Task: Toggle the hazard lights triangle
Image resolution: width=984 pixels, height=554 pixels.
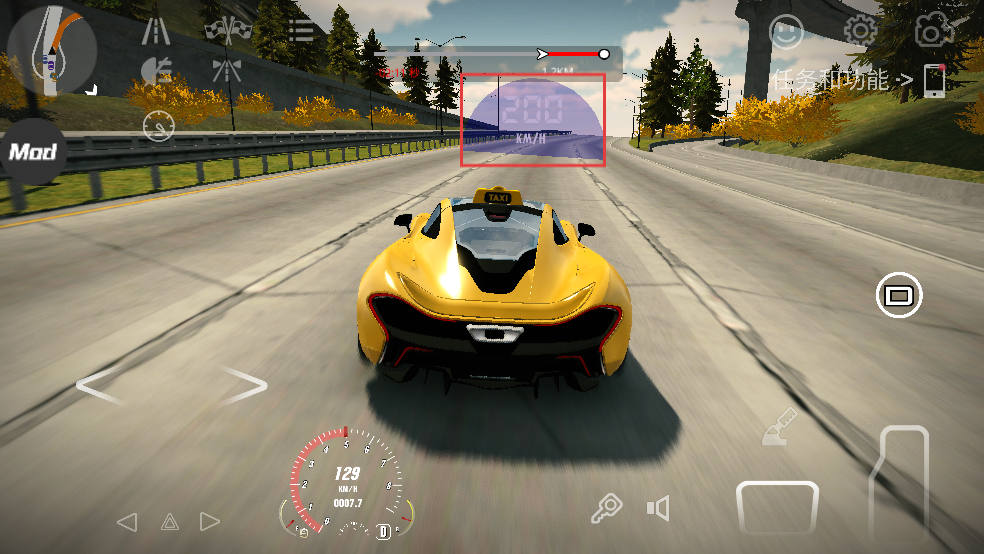Action: pyautogui.click(x=169, y=521)
